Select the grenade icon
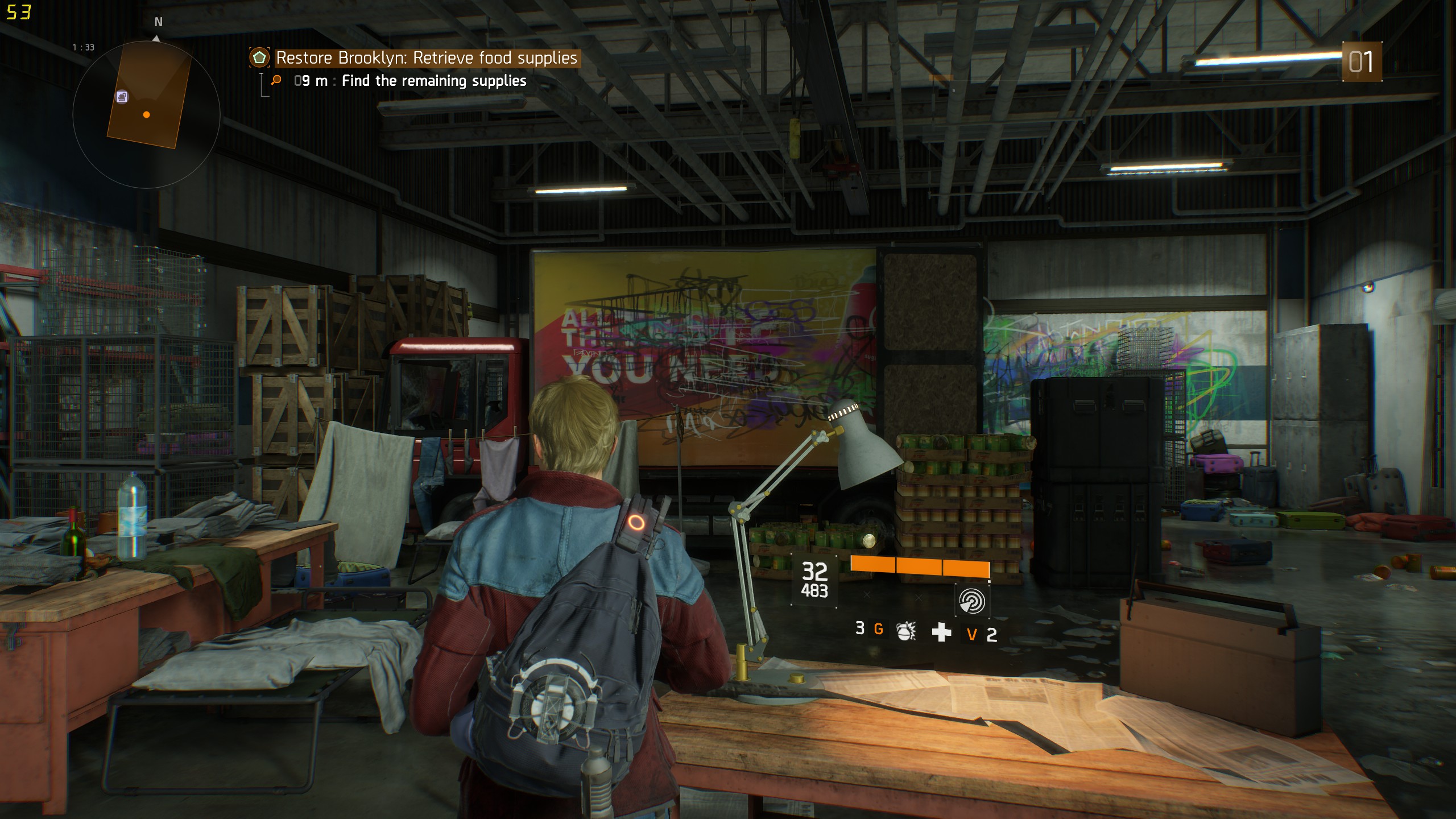 coord(905,631)
